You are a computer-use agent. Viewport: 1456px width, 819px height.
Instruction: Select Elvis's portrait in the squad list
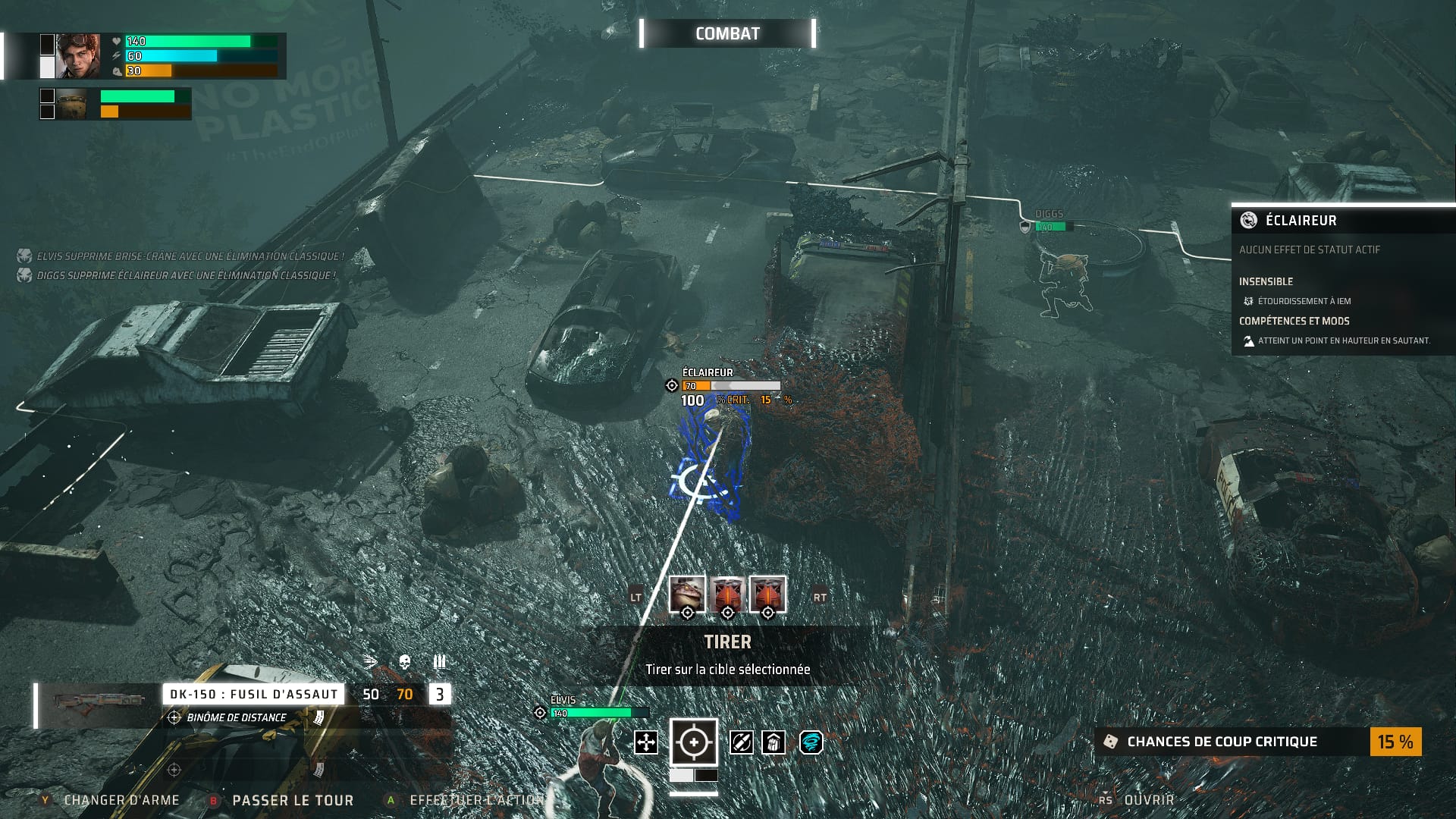tap(78, 56)
